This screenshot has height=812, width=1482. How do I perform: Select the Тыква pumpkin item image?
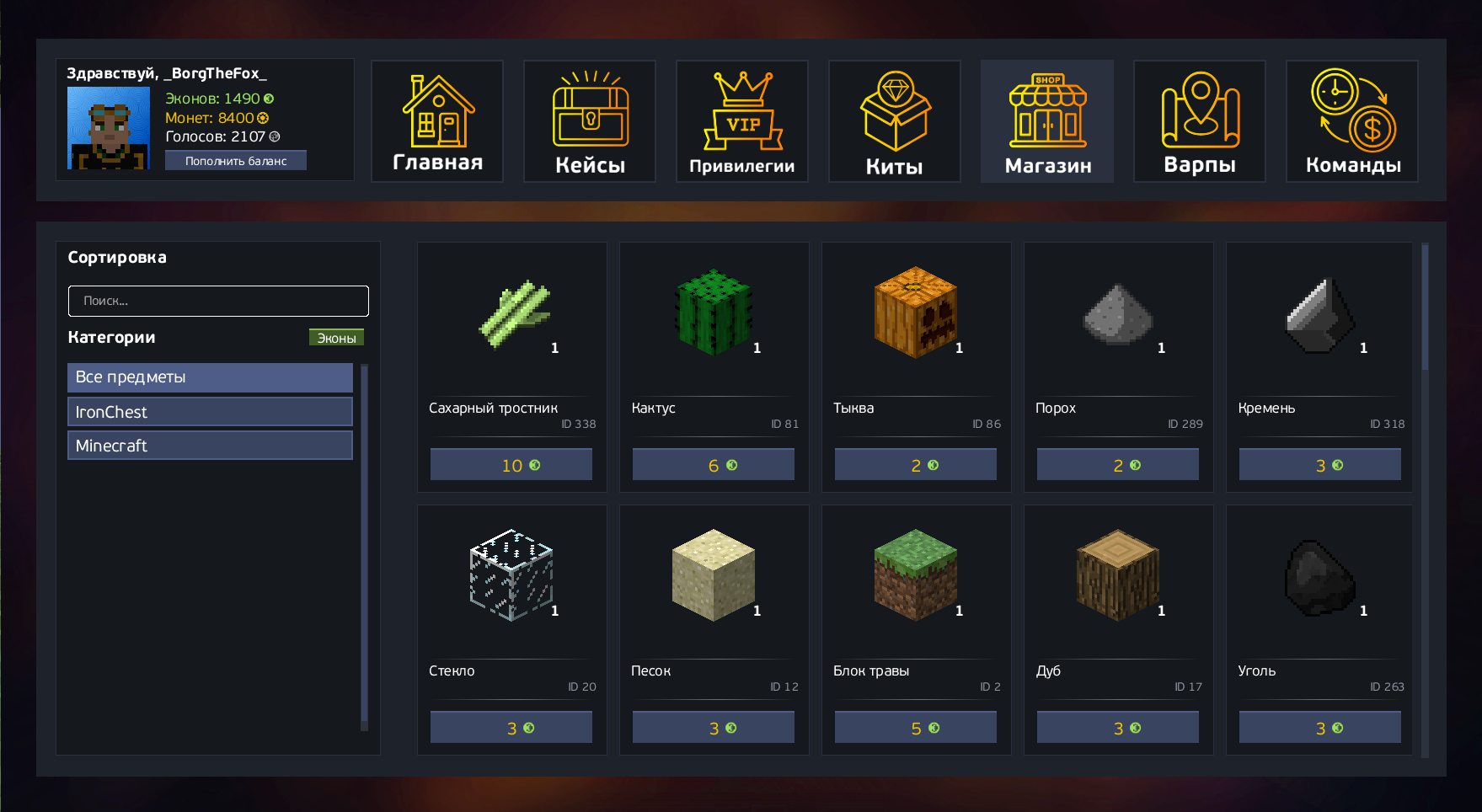pyautogui.click(x=916, y=313)
